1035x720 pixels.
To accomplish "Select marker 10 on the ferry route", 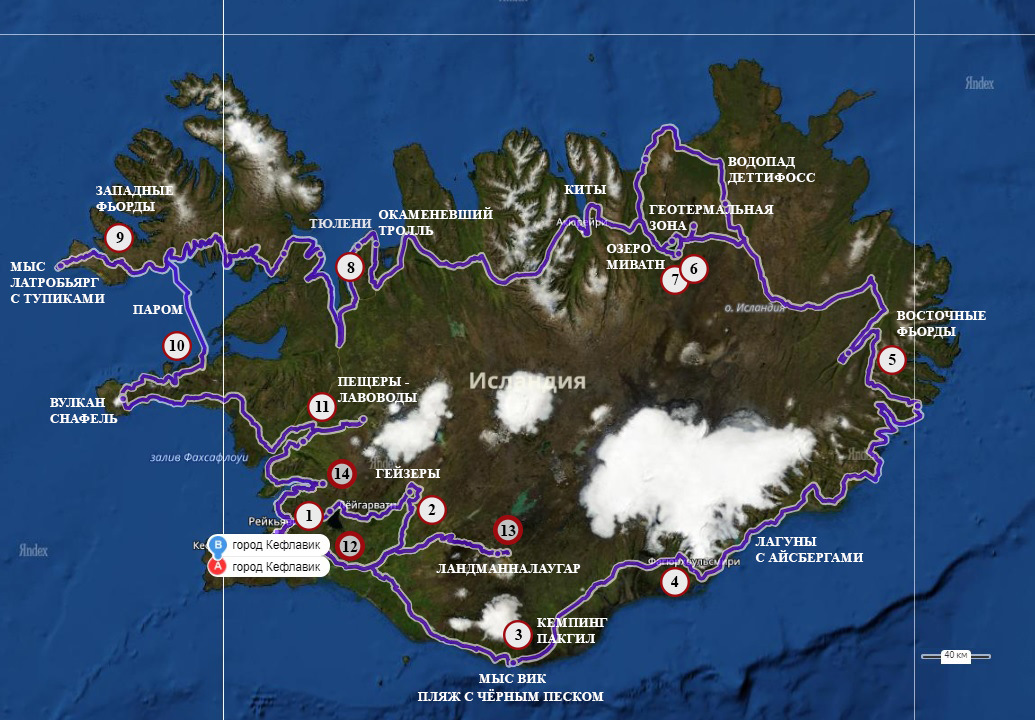I will pyautogui.click(x=177, y=346).
